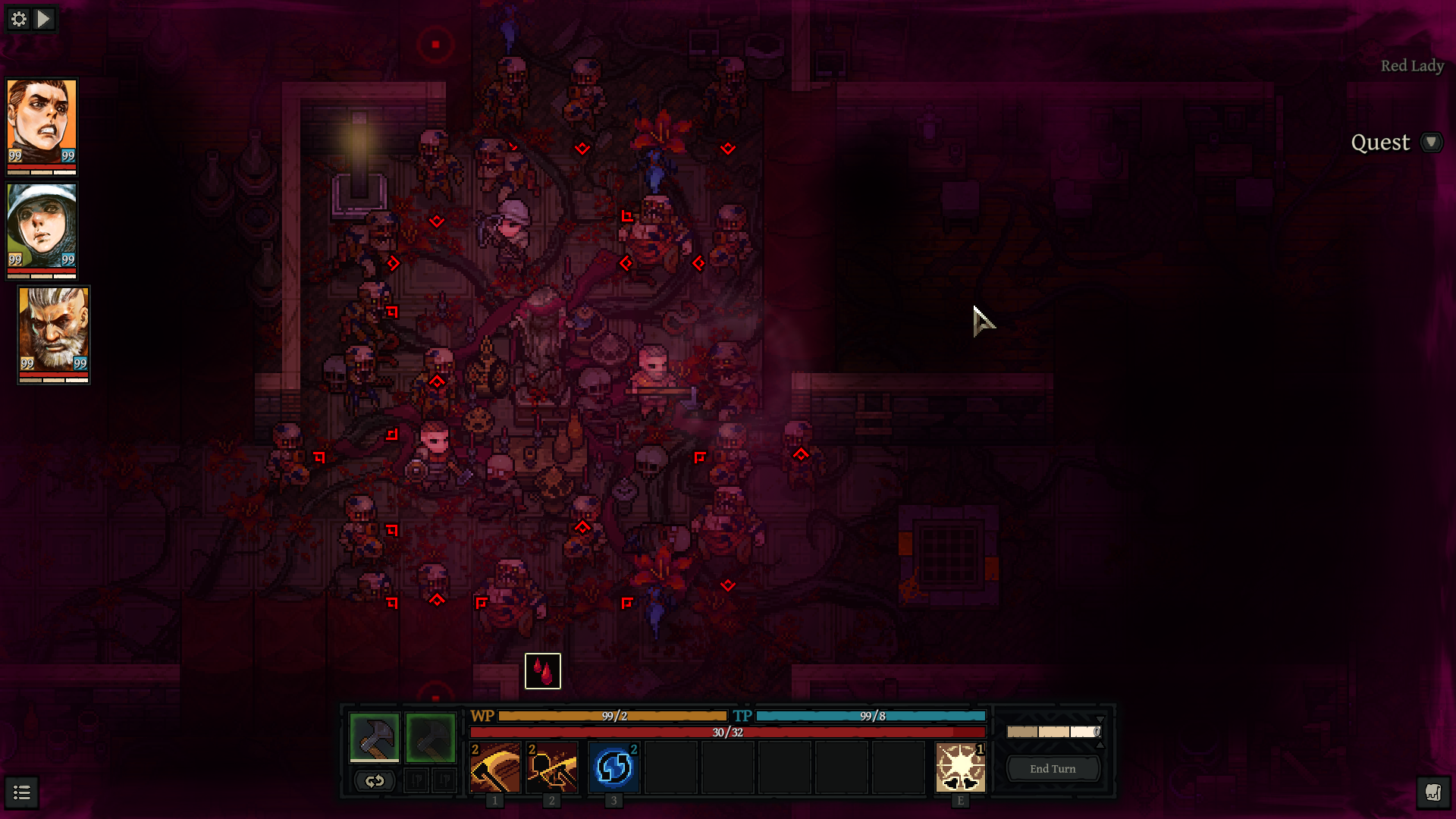Click the blood drops status icon

(x=543, y=671)
